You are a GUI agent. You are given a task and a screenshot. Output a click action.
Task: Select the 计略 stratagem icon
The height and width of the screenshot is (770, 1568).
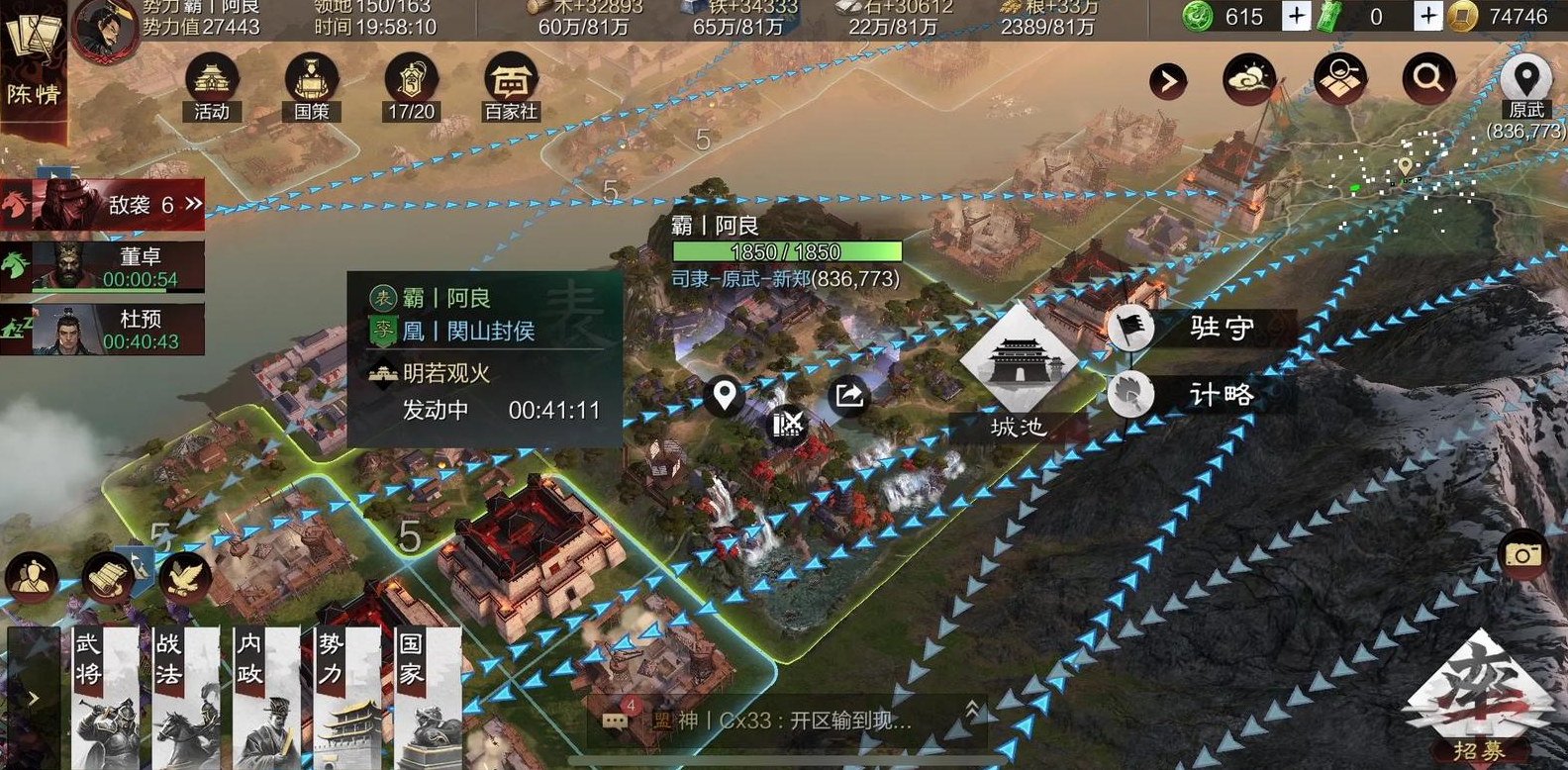1131,394
